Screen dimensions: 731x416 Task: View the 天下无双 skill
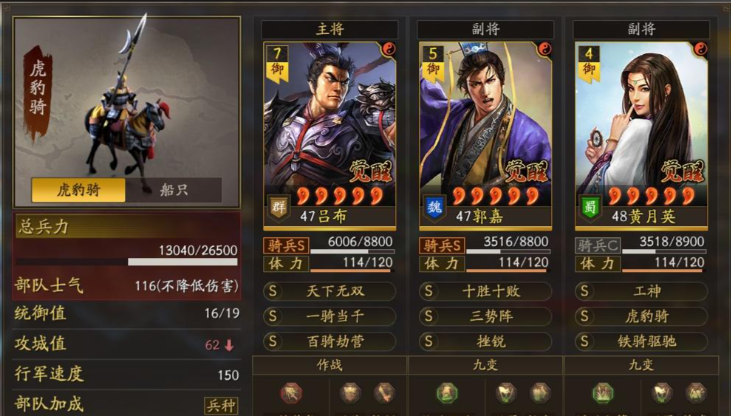pyautogui.click(x=330, y=291)
